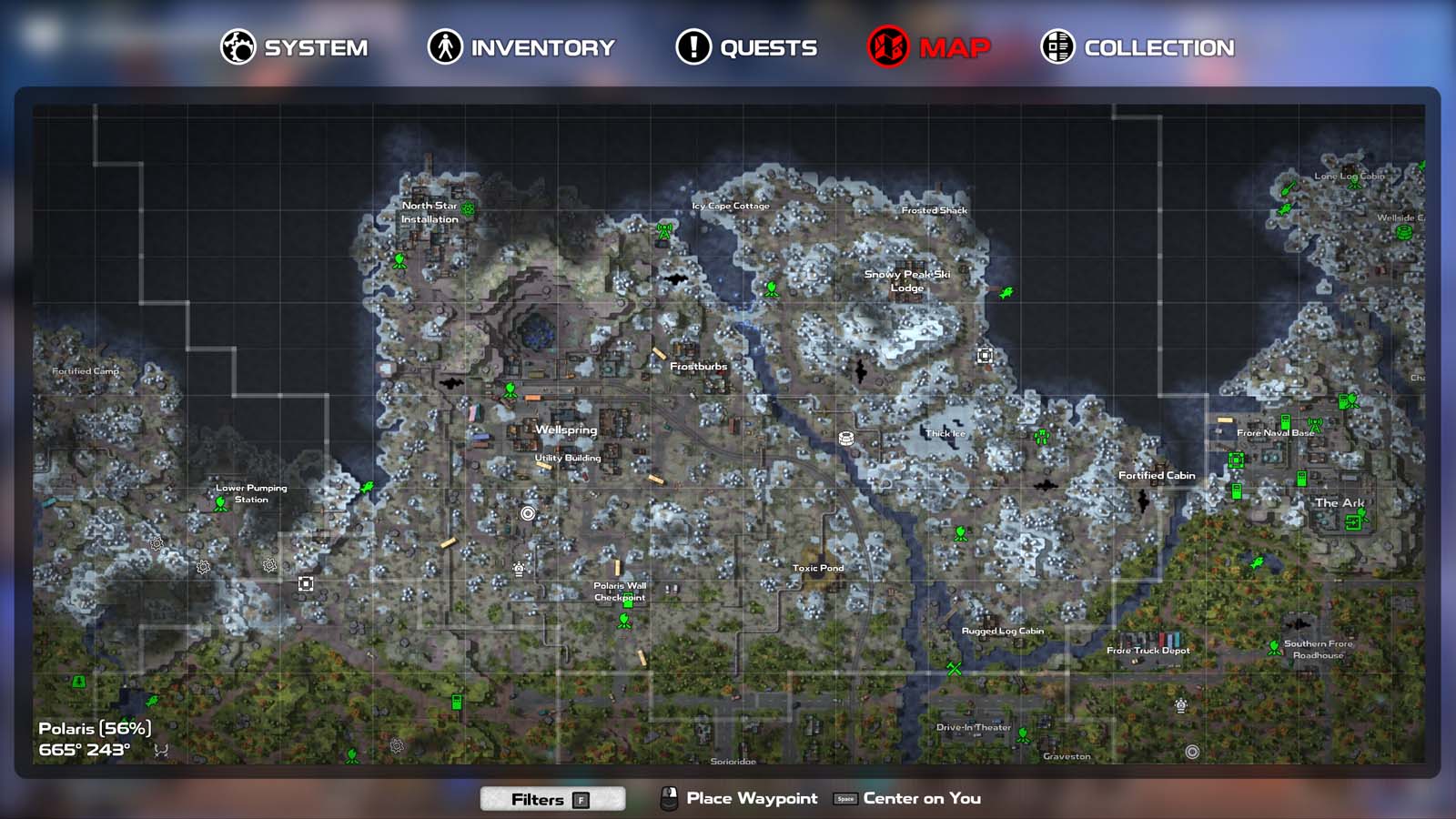The width and height of the screenshot is (1456, 819).
Task: Click the robot icon east of Thick Ice
Action: pyautogui.click(x=1041, y=437)
